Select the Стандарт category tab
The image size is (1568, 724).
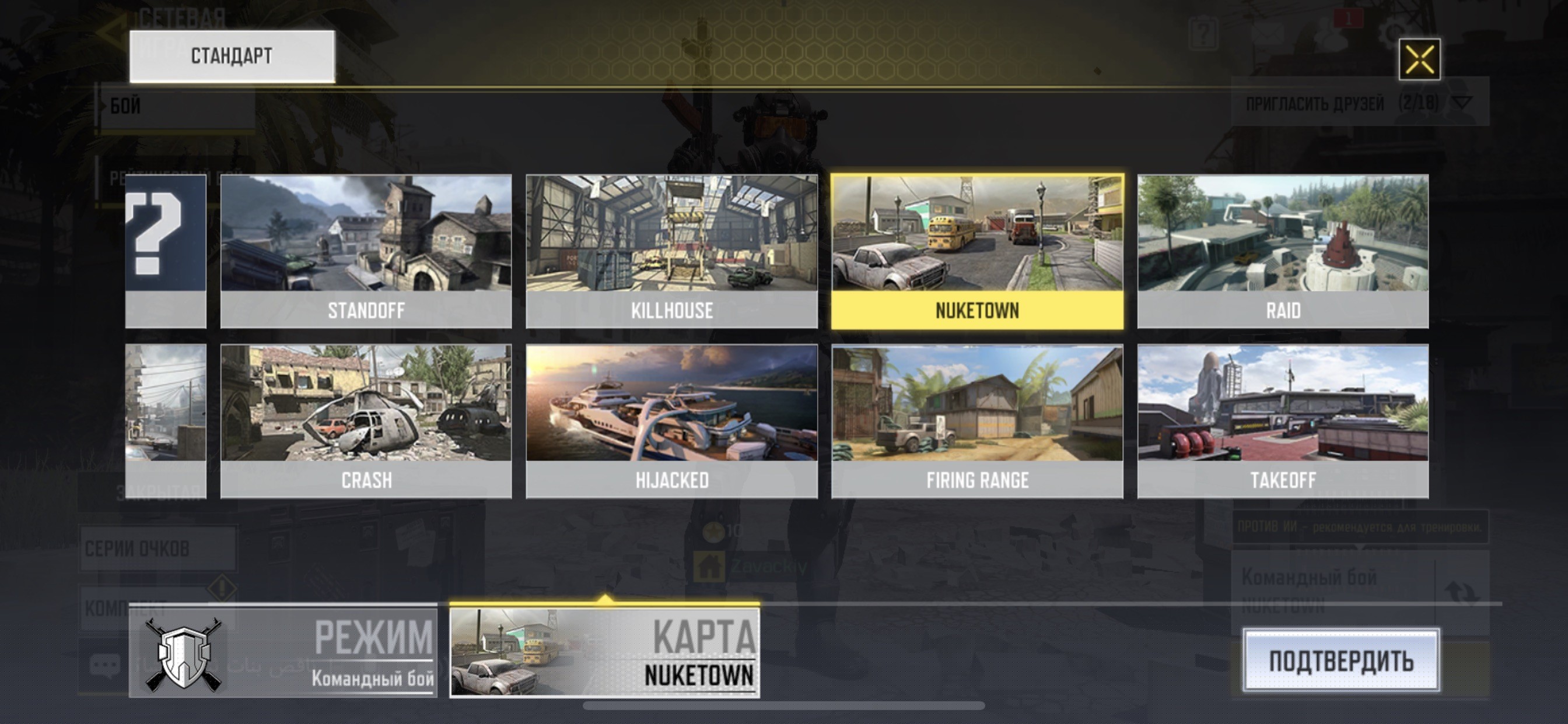[x=232, y=56]
